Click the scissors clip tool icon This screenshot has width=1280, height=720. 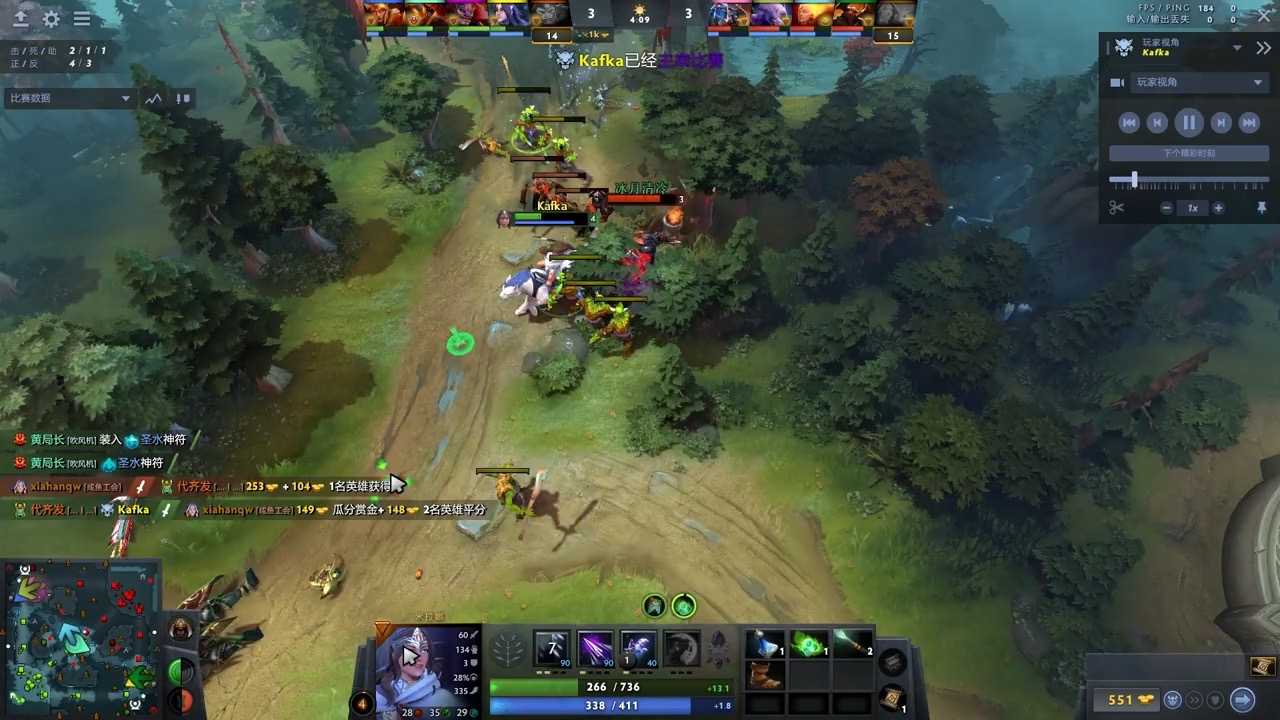coord(1118,208)
